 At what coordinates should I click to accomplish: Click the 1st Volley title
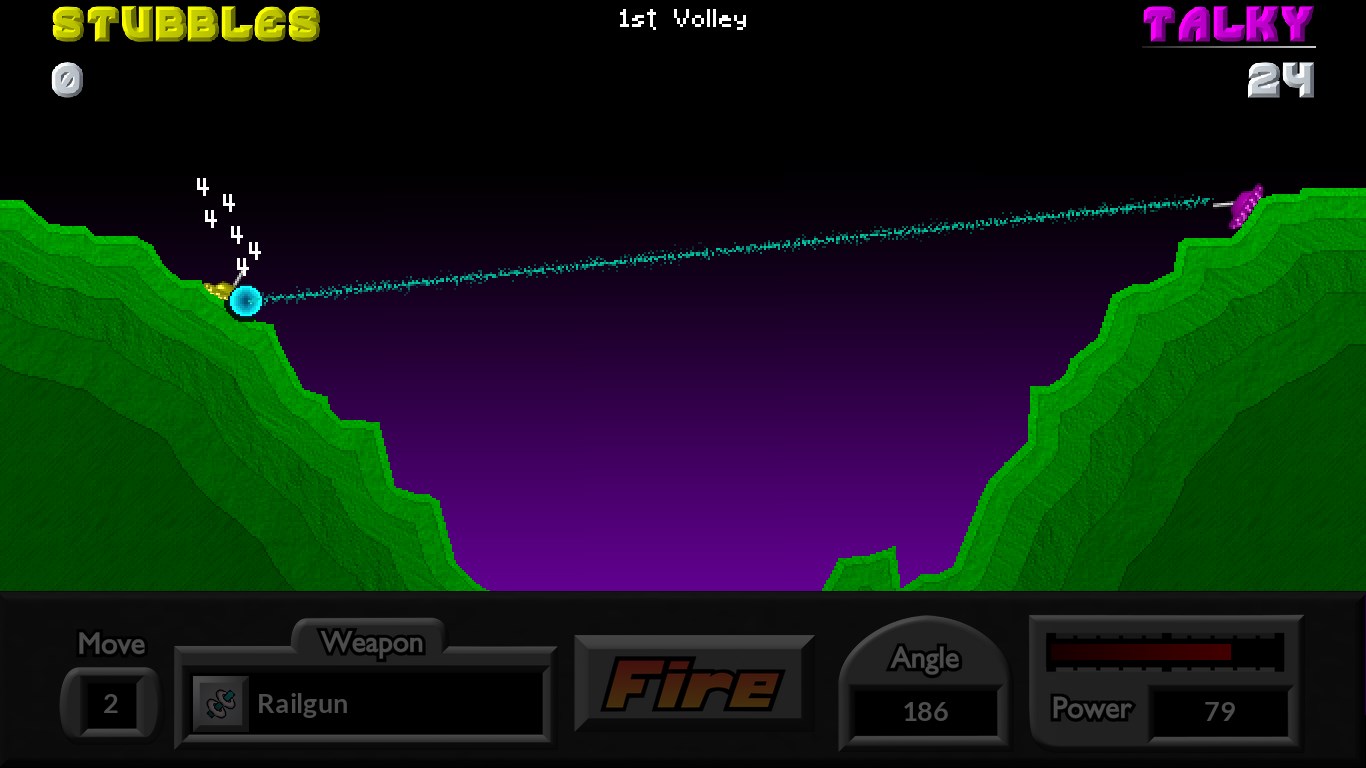click(x=681, y=18)
